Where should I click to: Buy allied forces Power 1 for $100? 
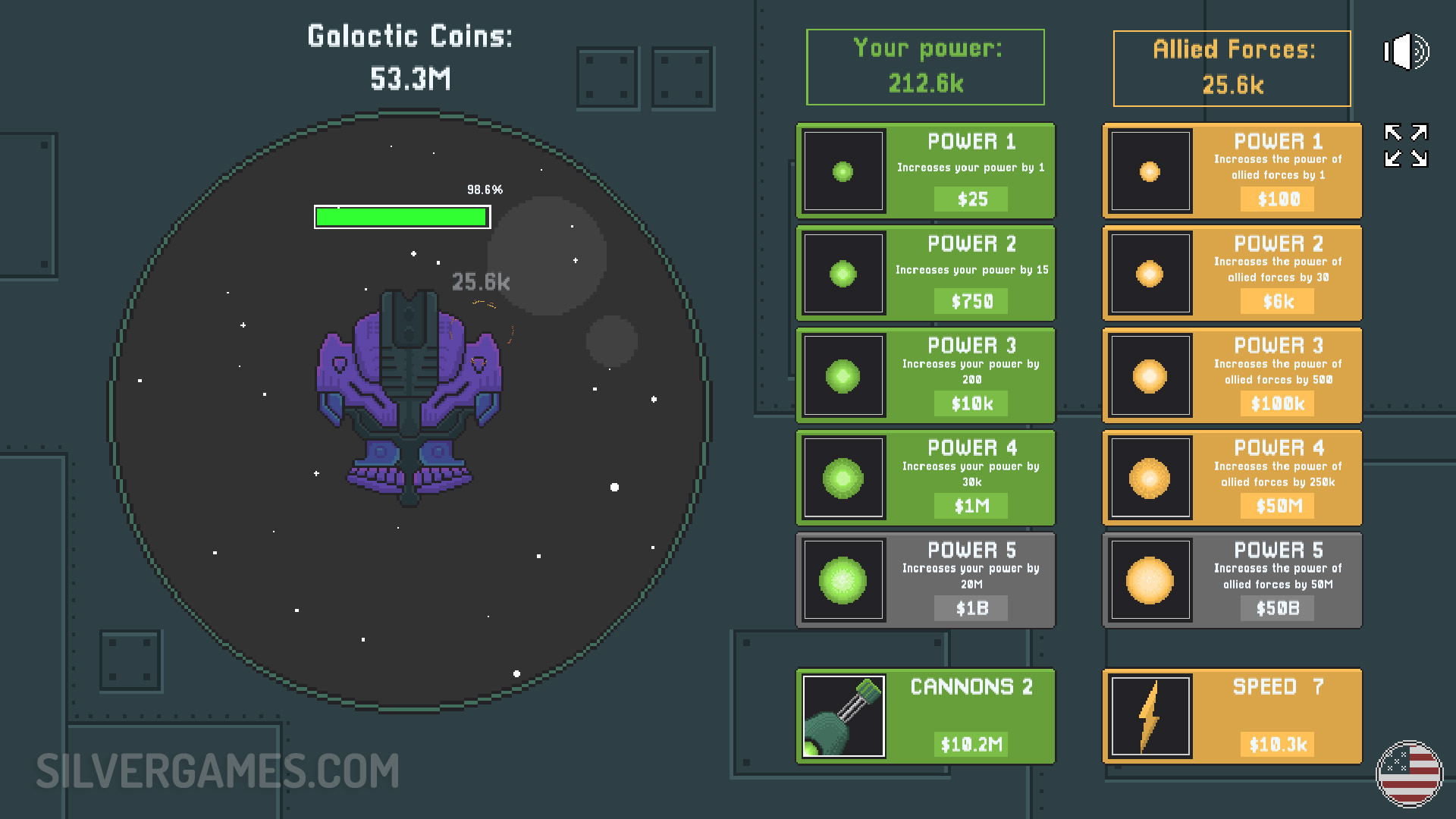click(1232, 171)
